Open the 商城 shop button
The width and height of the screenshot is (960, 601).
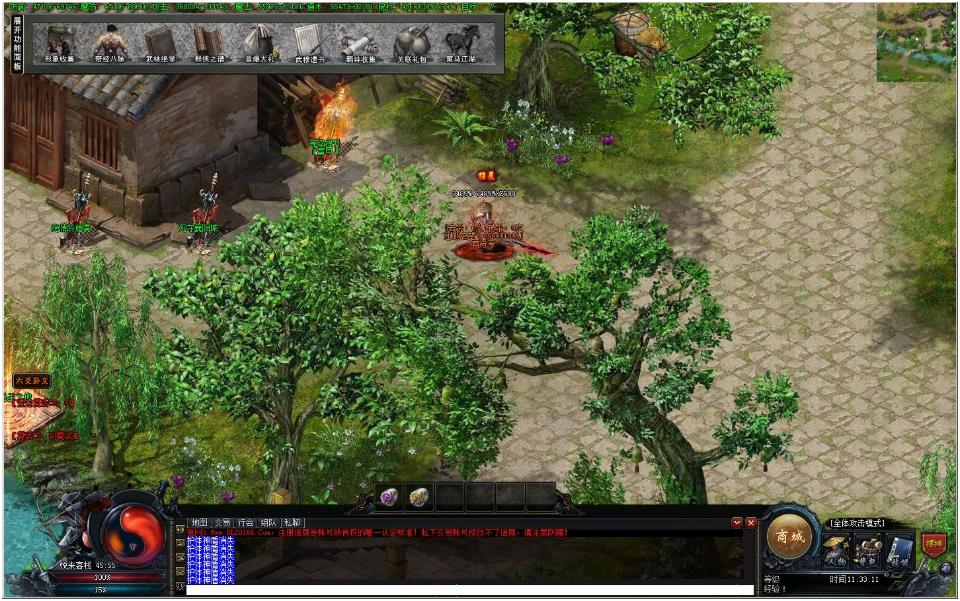788,537
